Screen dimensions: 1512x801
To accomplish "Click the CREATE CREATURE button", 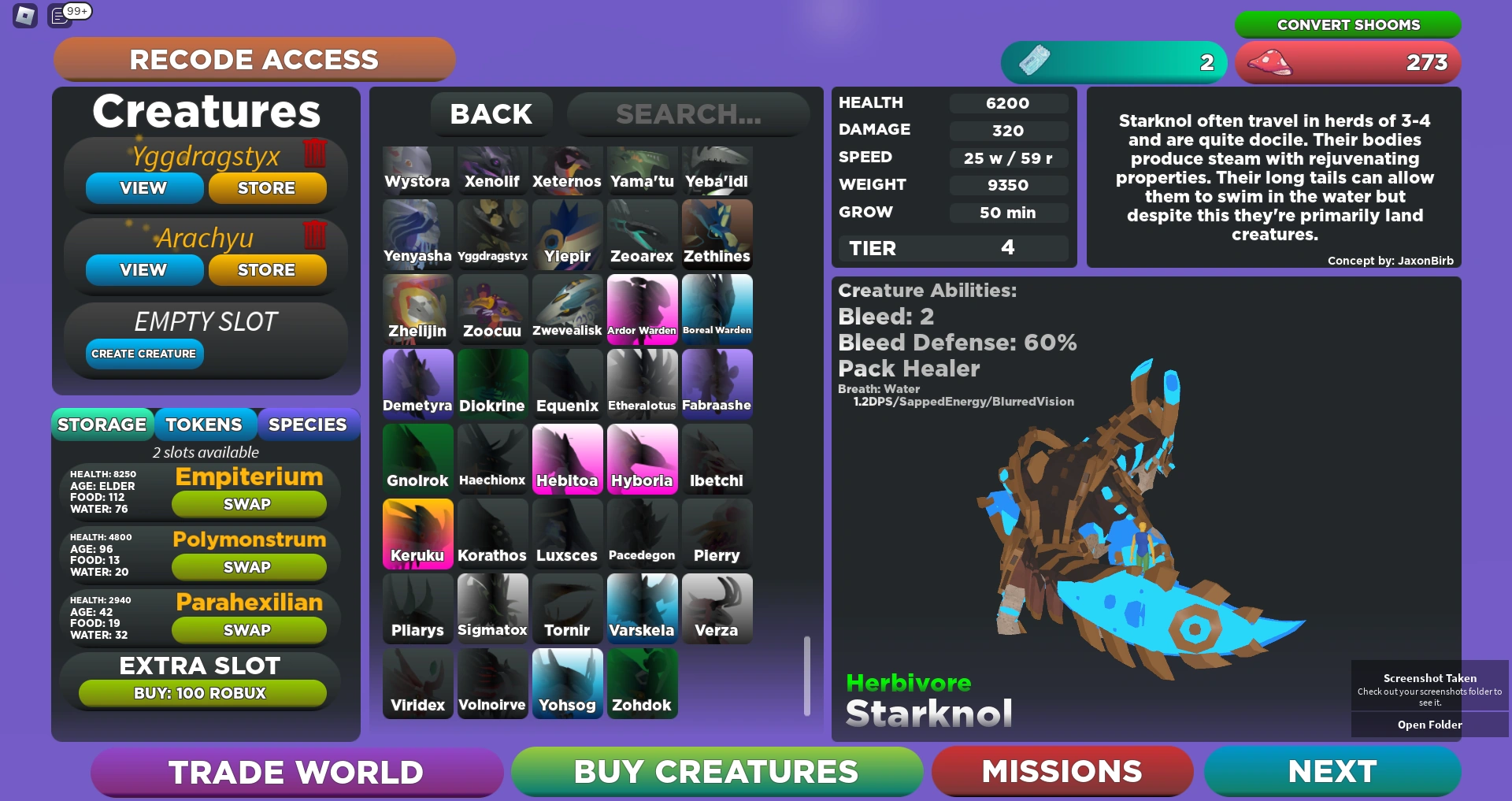I will point(143,354).
